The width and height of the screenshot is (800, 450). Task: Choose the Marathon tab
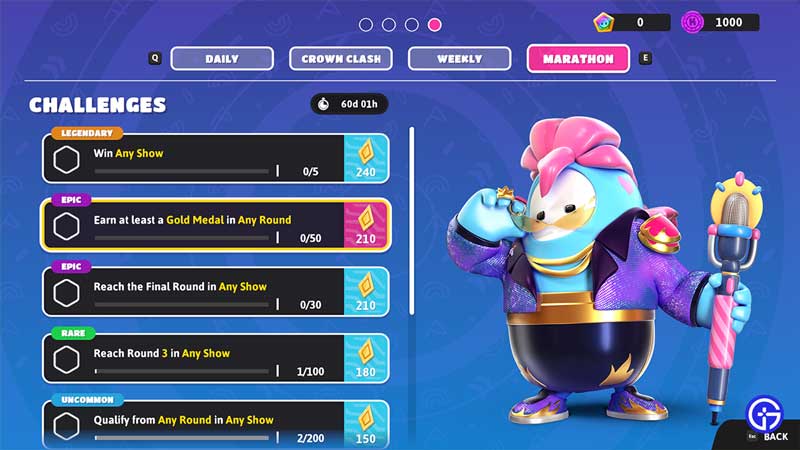point(578,59)
